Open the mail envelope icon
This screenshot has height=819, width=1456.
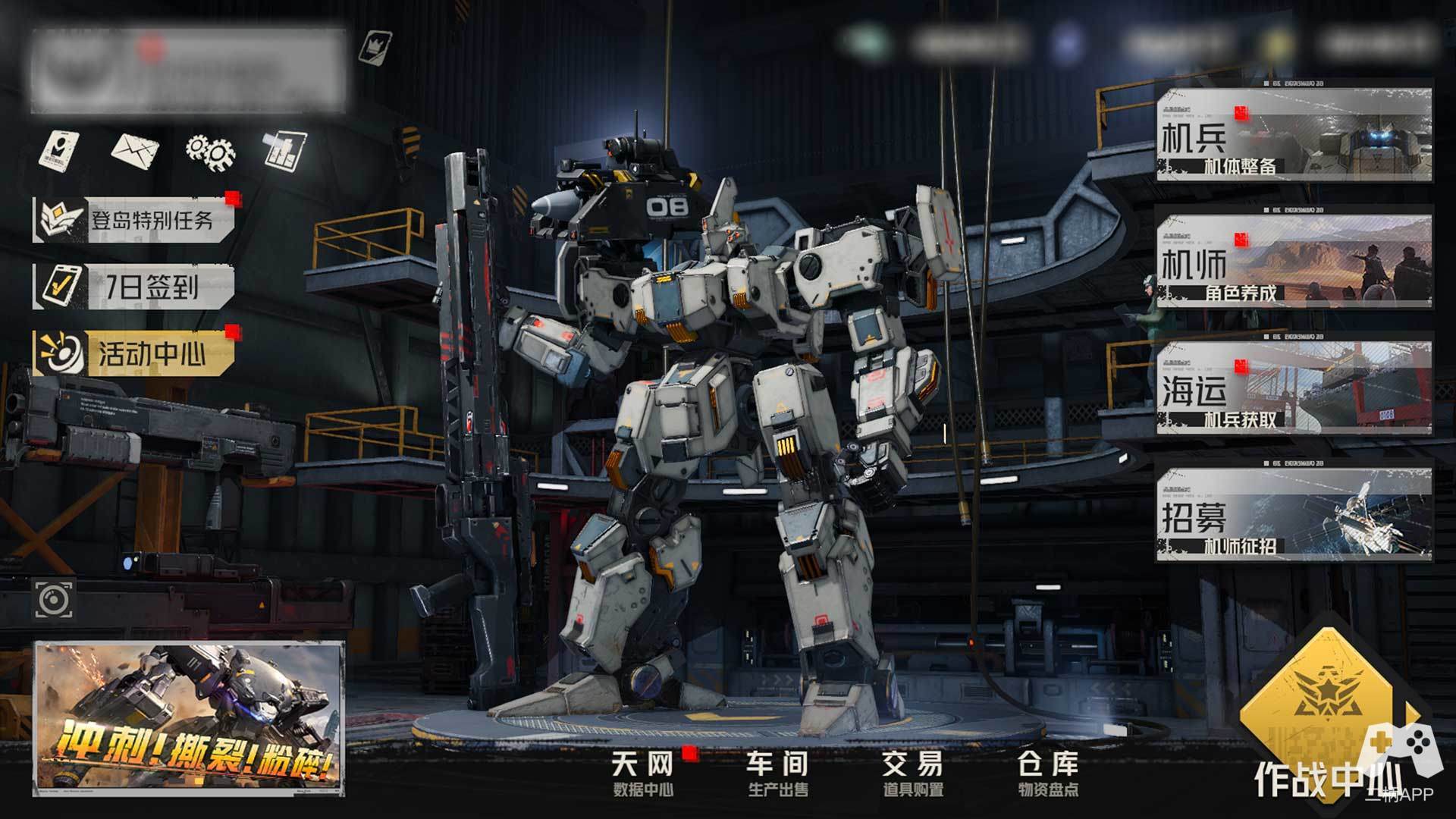(135, 150)
